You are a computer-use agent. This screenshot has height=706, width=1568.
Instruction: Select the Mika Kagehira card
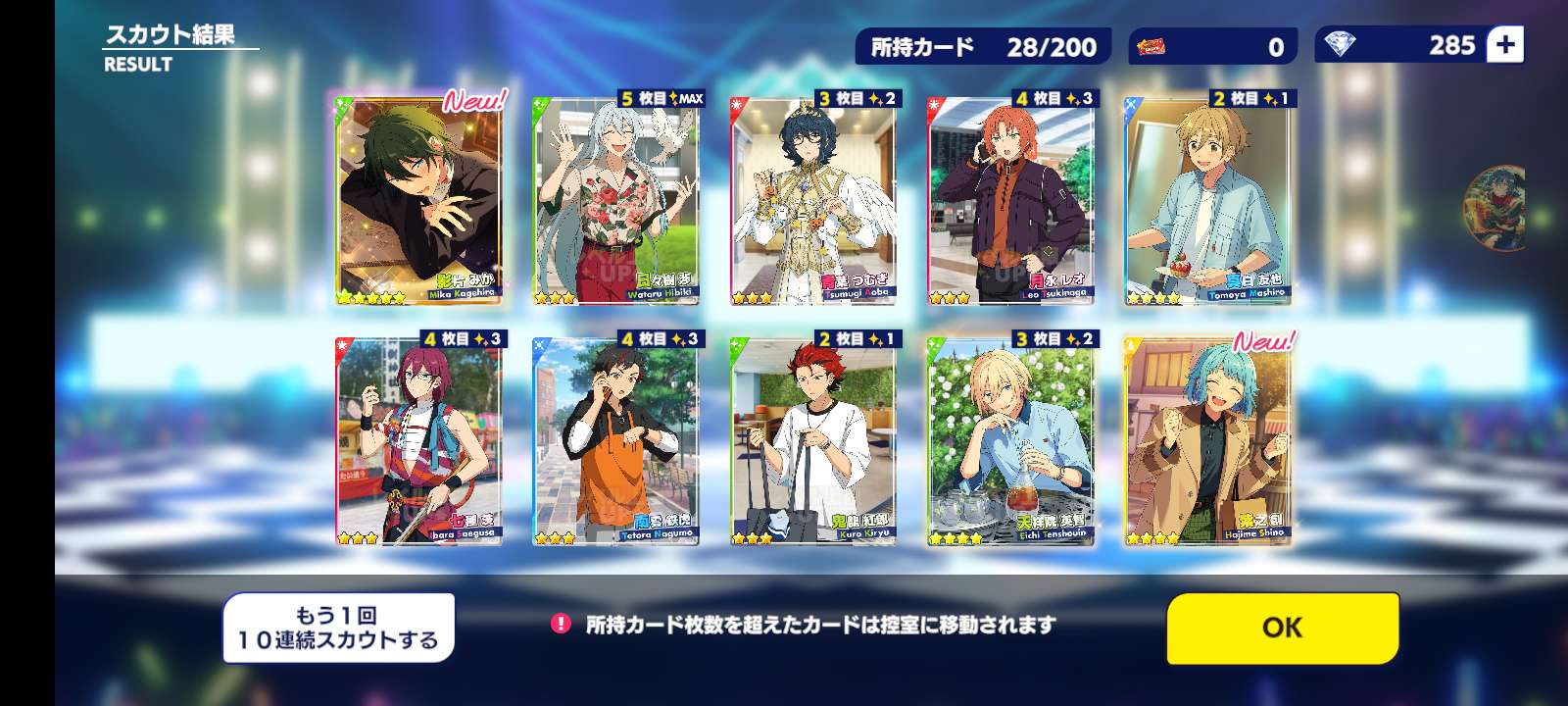click(x=419, y=201)
